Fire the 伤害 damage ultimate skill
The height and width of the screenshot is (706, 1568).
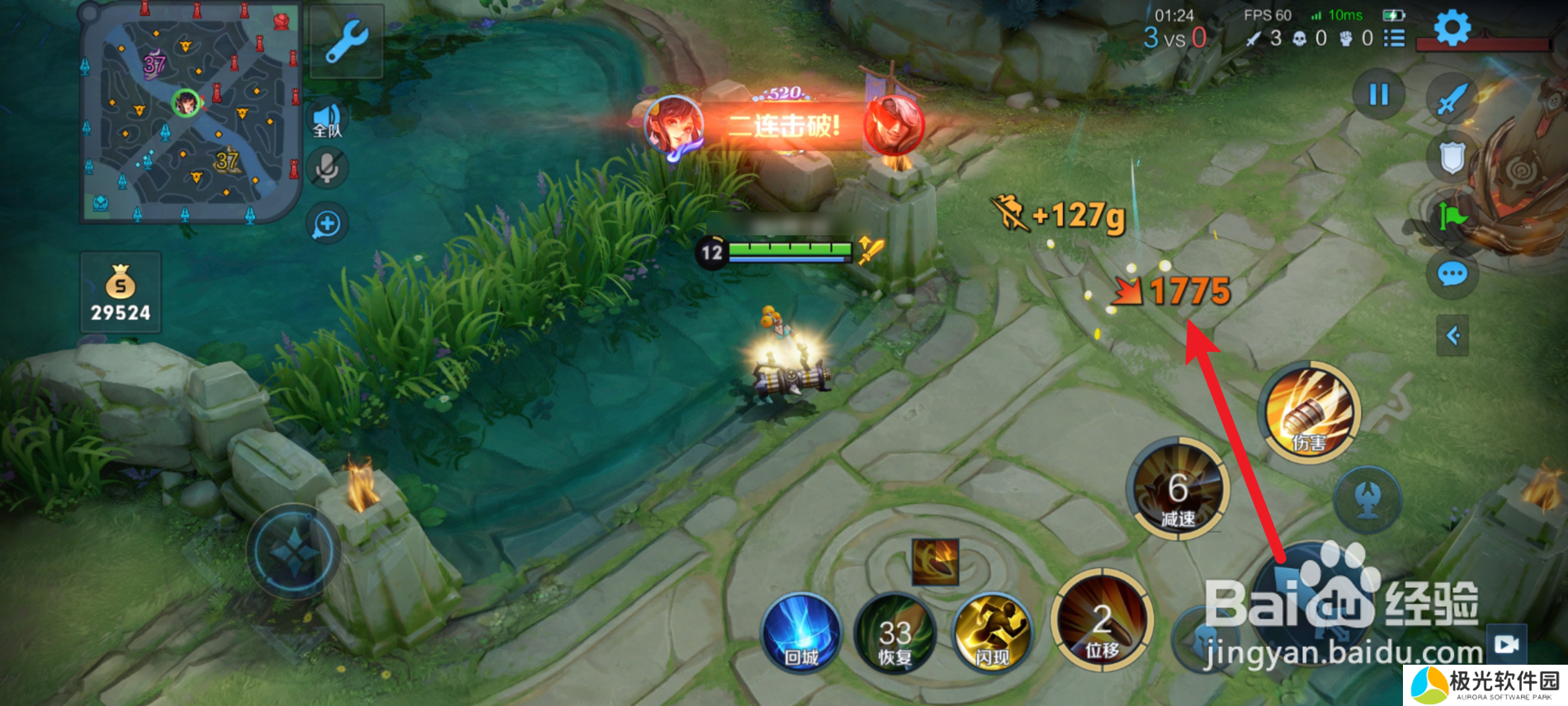[1310, 410]
